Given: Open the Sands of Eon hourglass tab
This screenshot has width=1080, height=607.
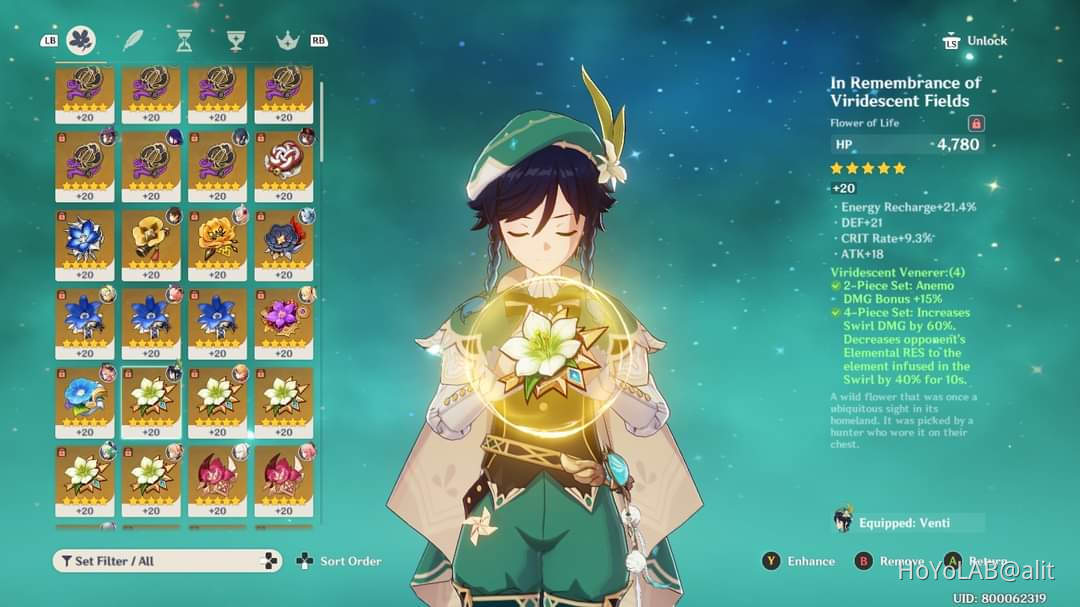Looking at the screenshot, I should (x=184, y=40).
